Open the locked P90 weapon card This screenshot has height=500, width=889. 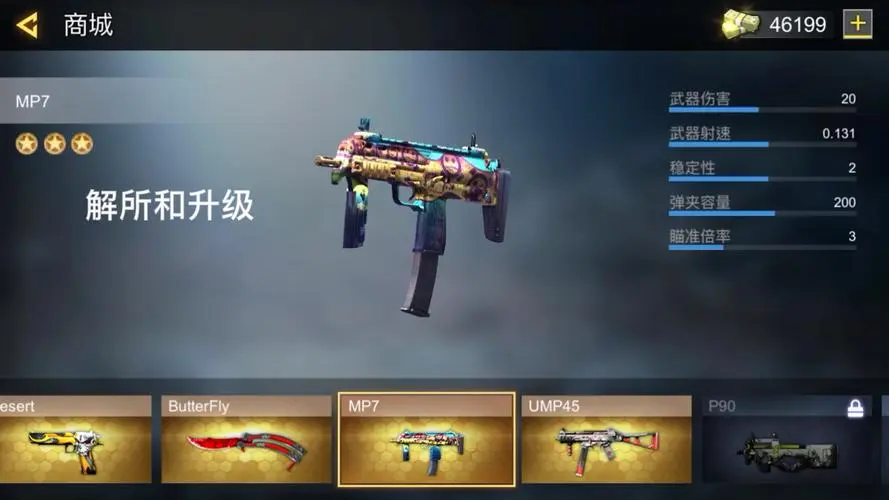(786, 440)
